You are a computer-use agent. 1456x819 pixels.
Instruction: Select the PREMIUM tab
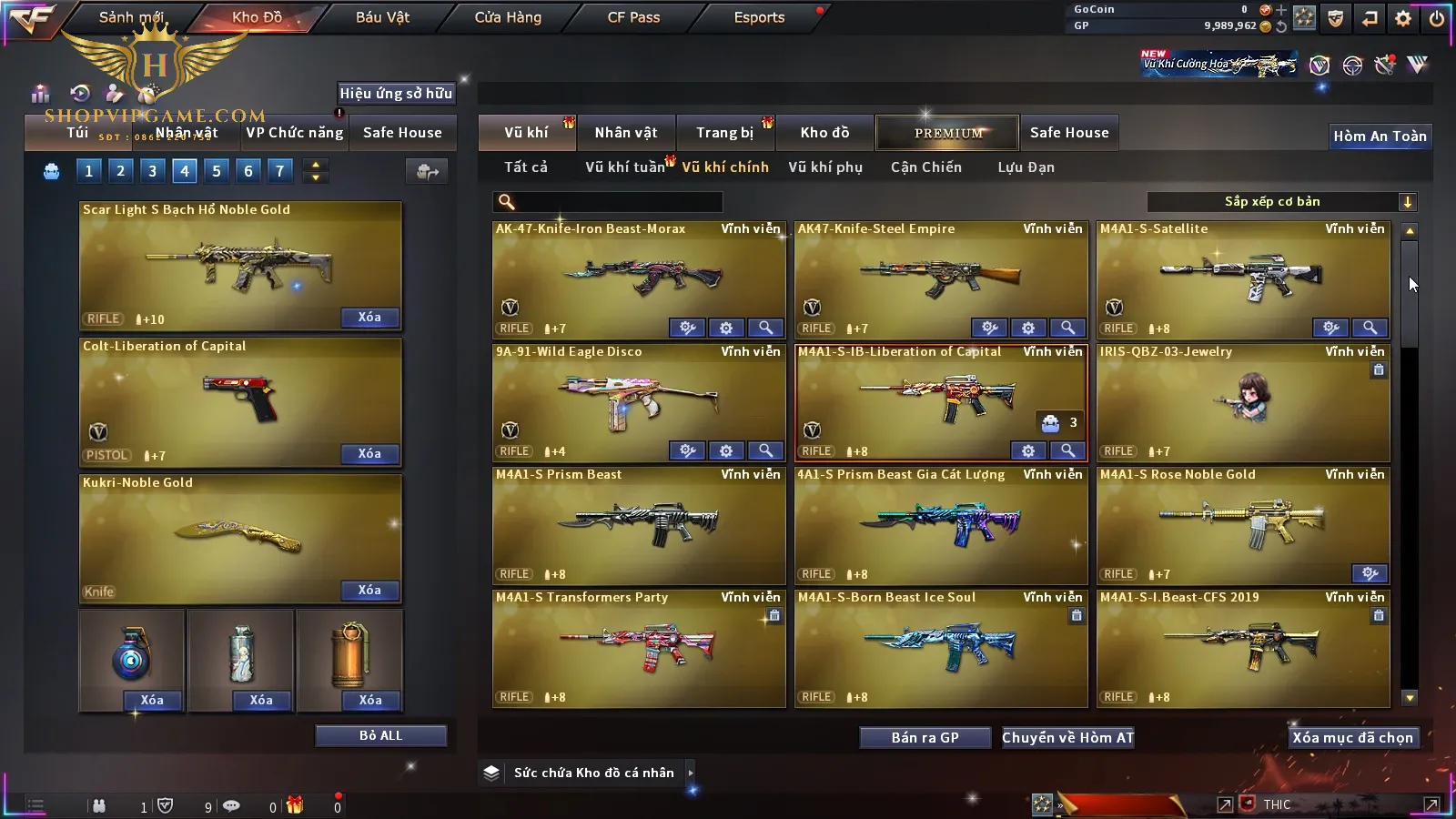[947, 133]
